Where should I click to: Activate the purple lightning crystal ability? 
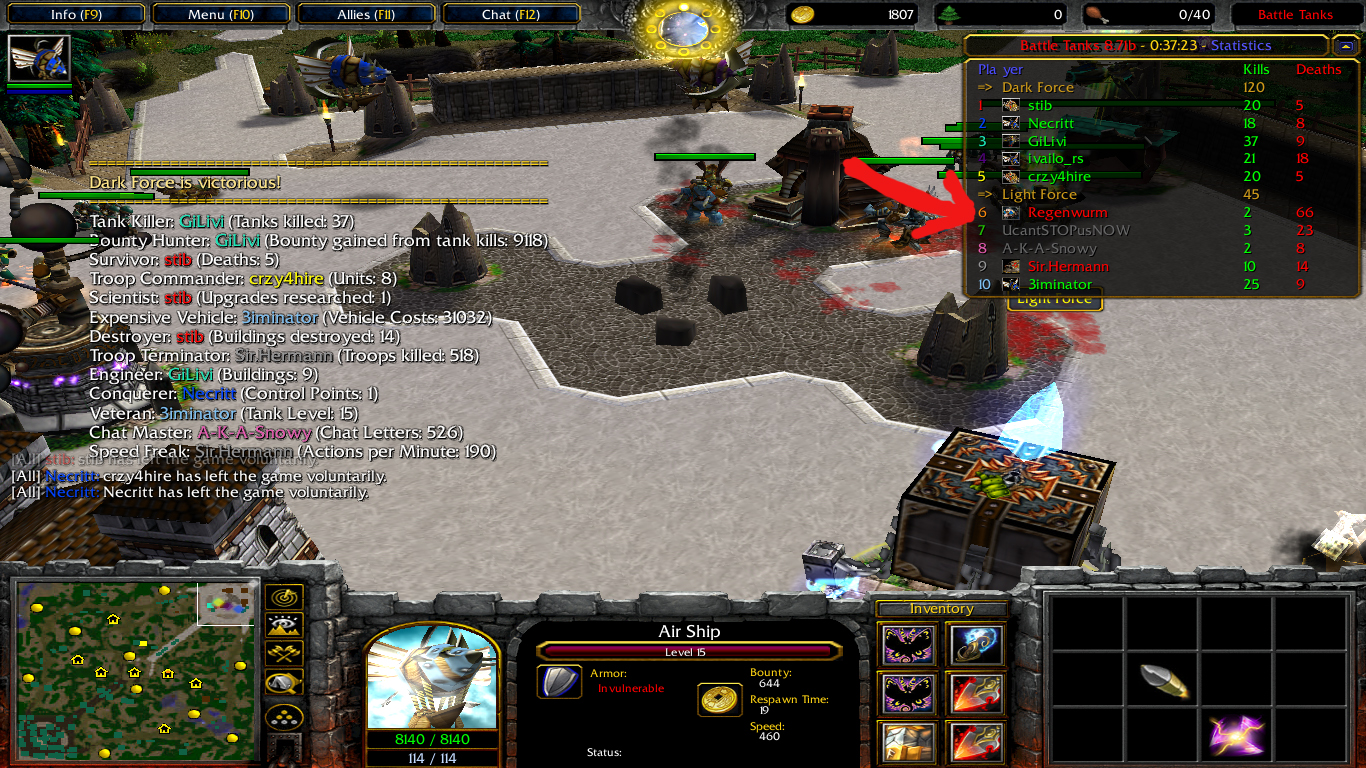click(x=1237, y=736)
